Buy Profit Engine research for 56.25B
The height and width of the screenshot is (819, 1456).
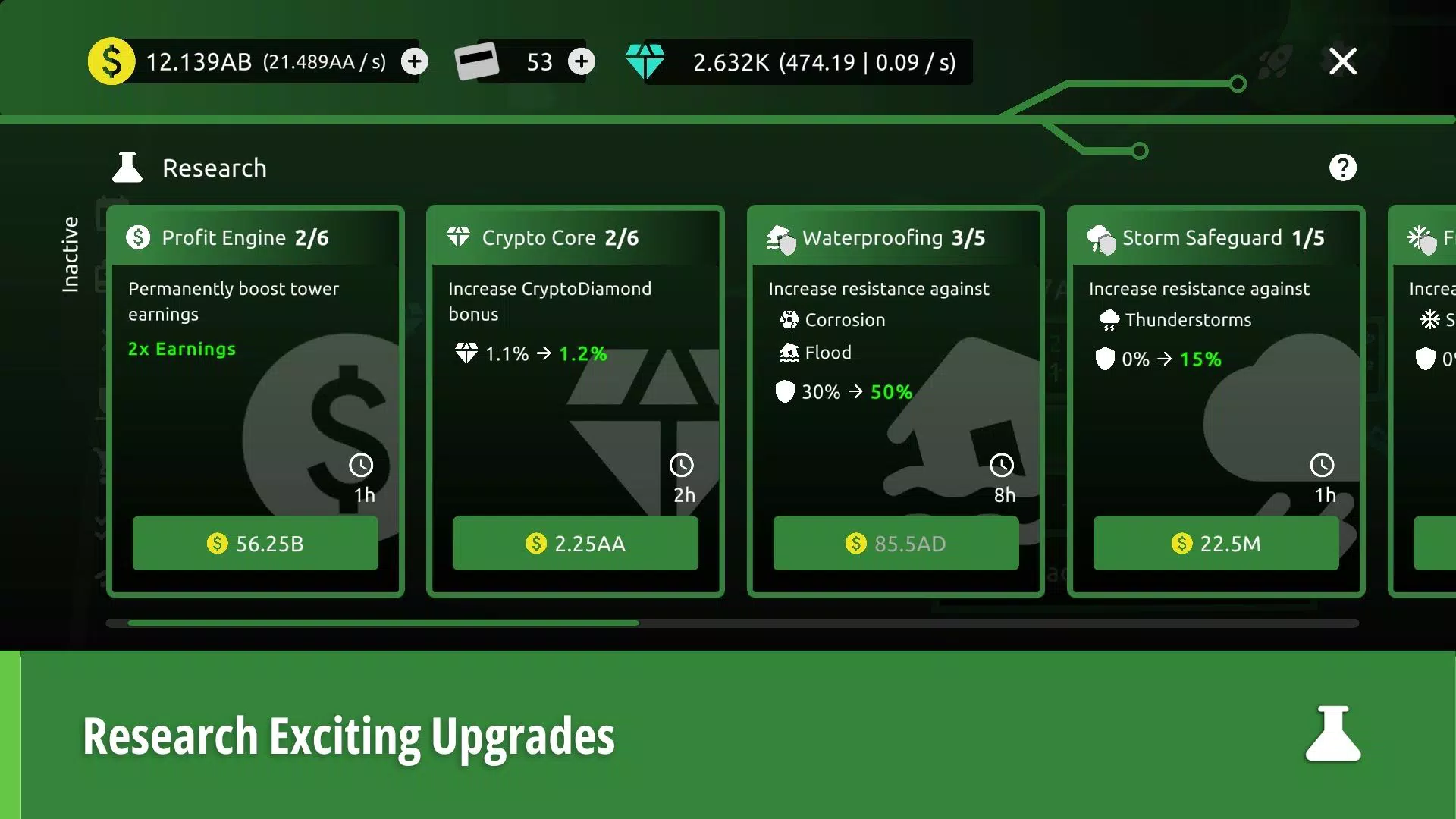pyautogui.click(x=255, y=543)
